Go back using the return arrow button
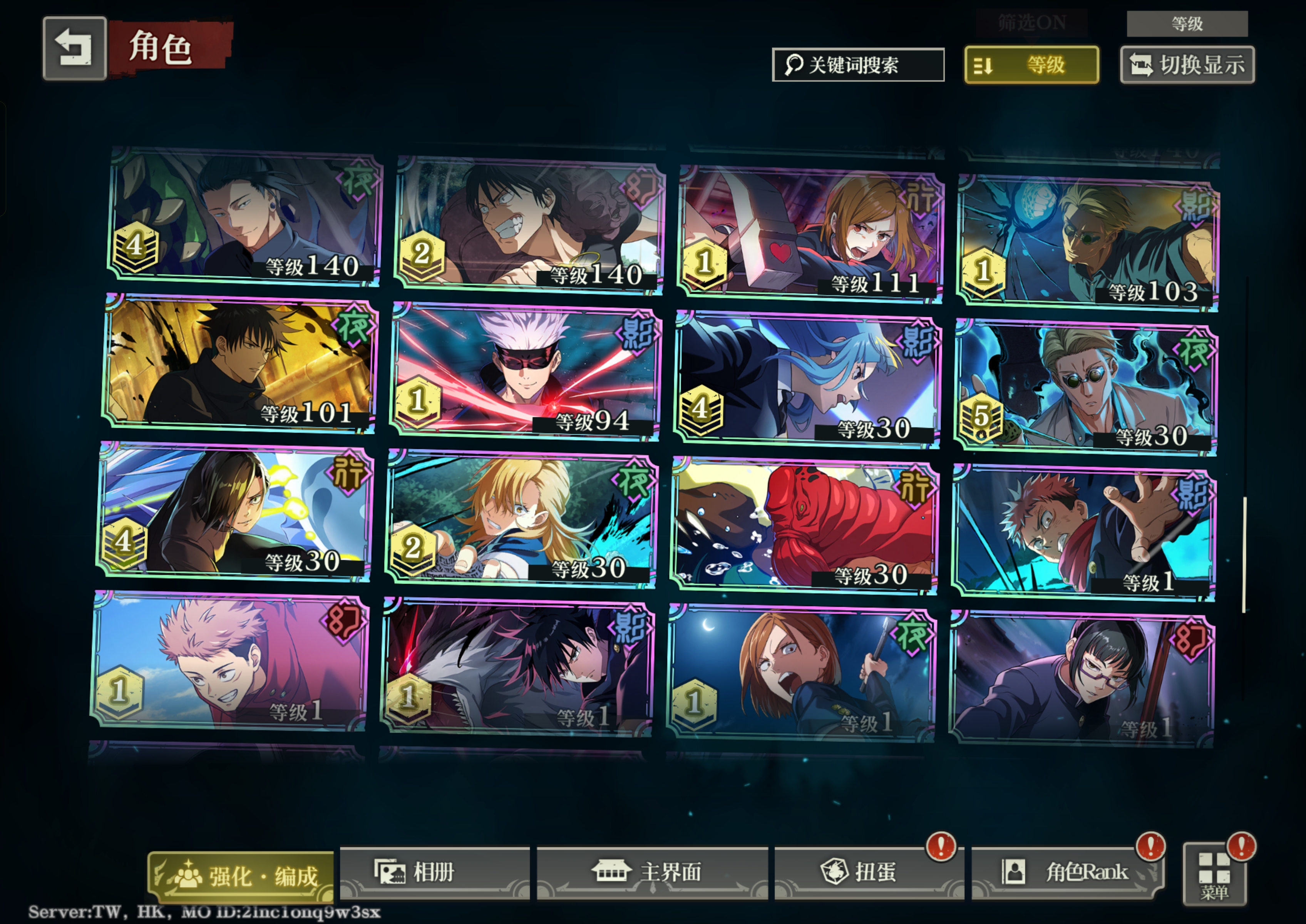Viewport: 1306px width, 924px height. 75,48
